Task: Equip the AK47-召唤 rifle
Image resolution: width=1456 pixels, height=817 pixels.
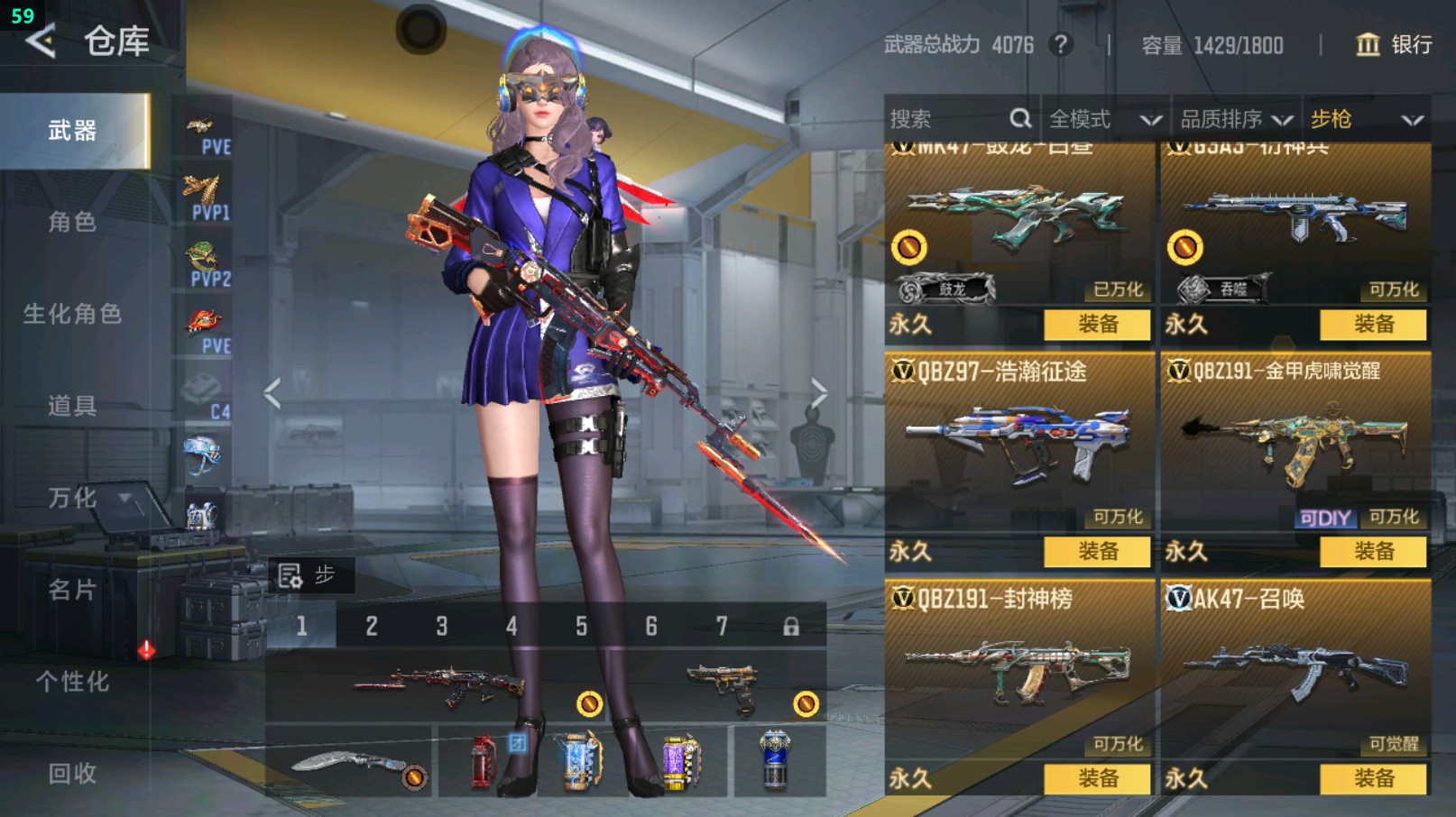Action: pos(1373,778)
